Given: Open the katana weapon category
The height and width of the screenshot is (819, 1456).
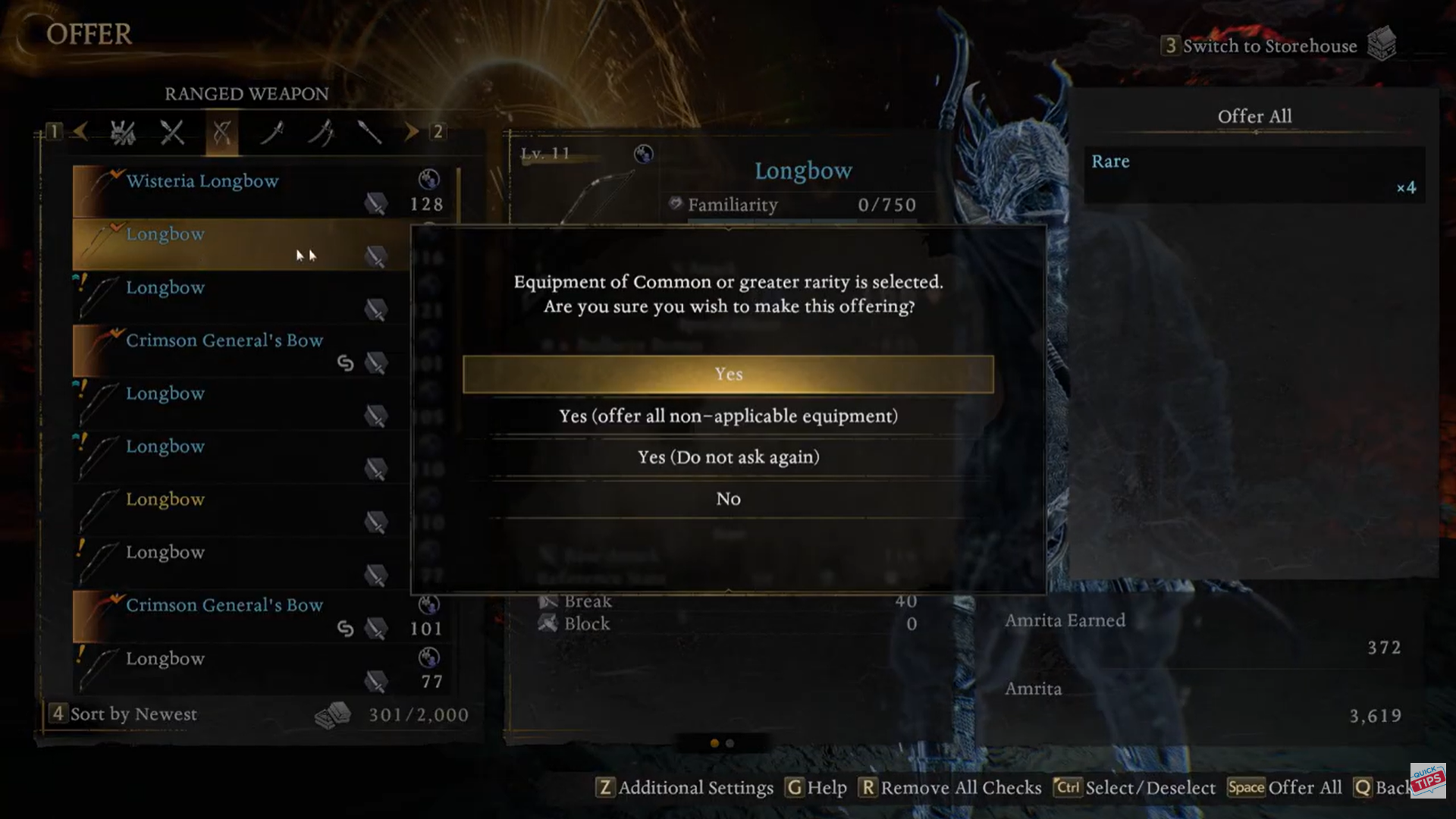Looking at the screenshot, I should (273, 133).
